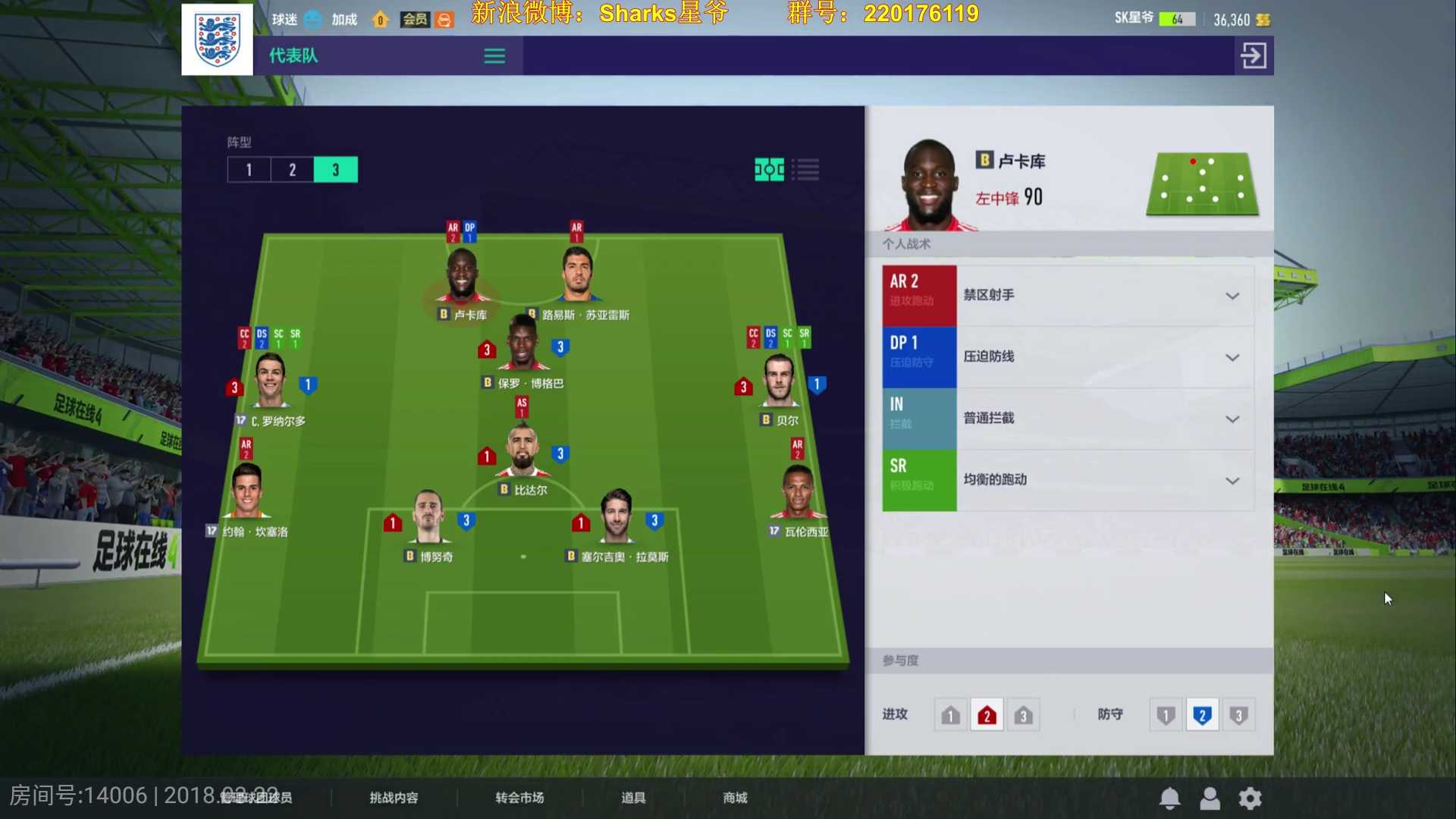Open the profile person icon at bottom
Screen dimensions: 1456x819
point(1210,798)
